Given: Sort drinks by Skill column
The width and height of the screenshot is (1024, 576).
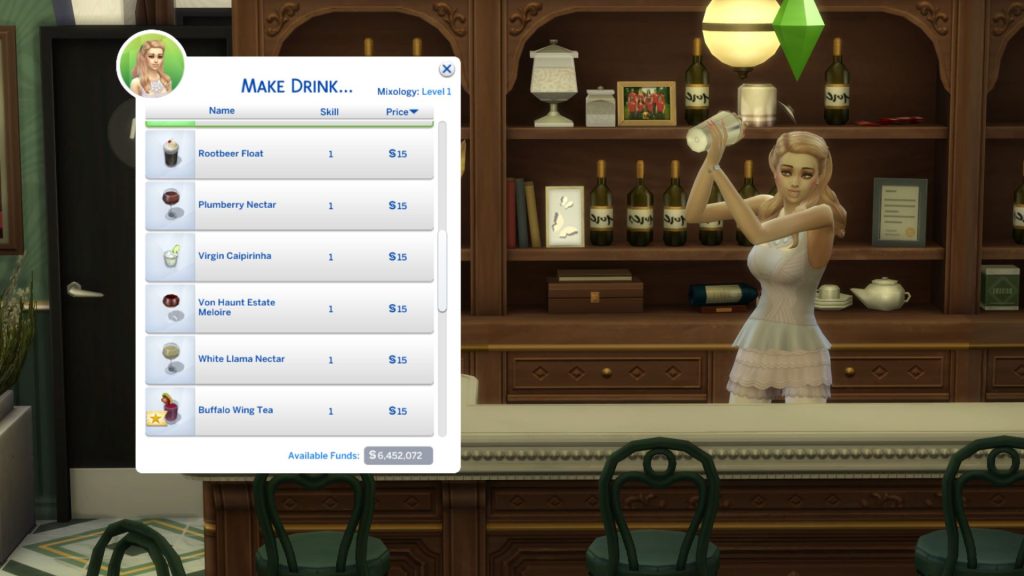Looking at the screenshot, I should coord(329,112).
